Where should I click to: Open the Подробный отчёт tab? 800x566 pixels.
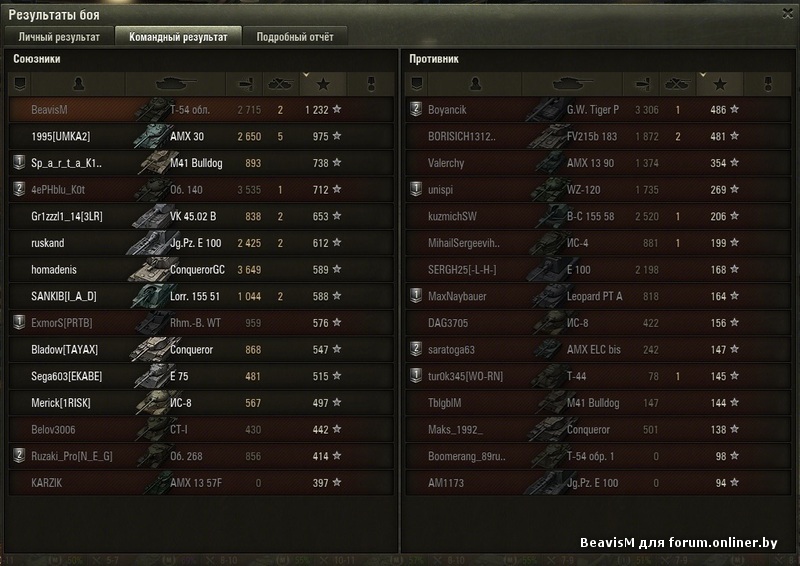point(295,37)
